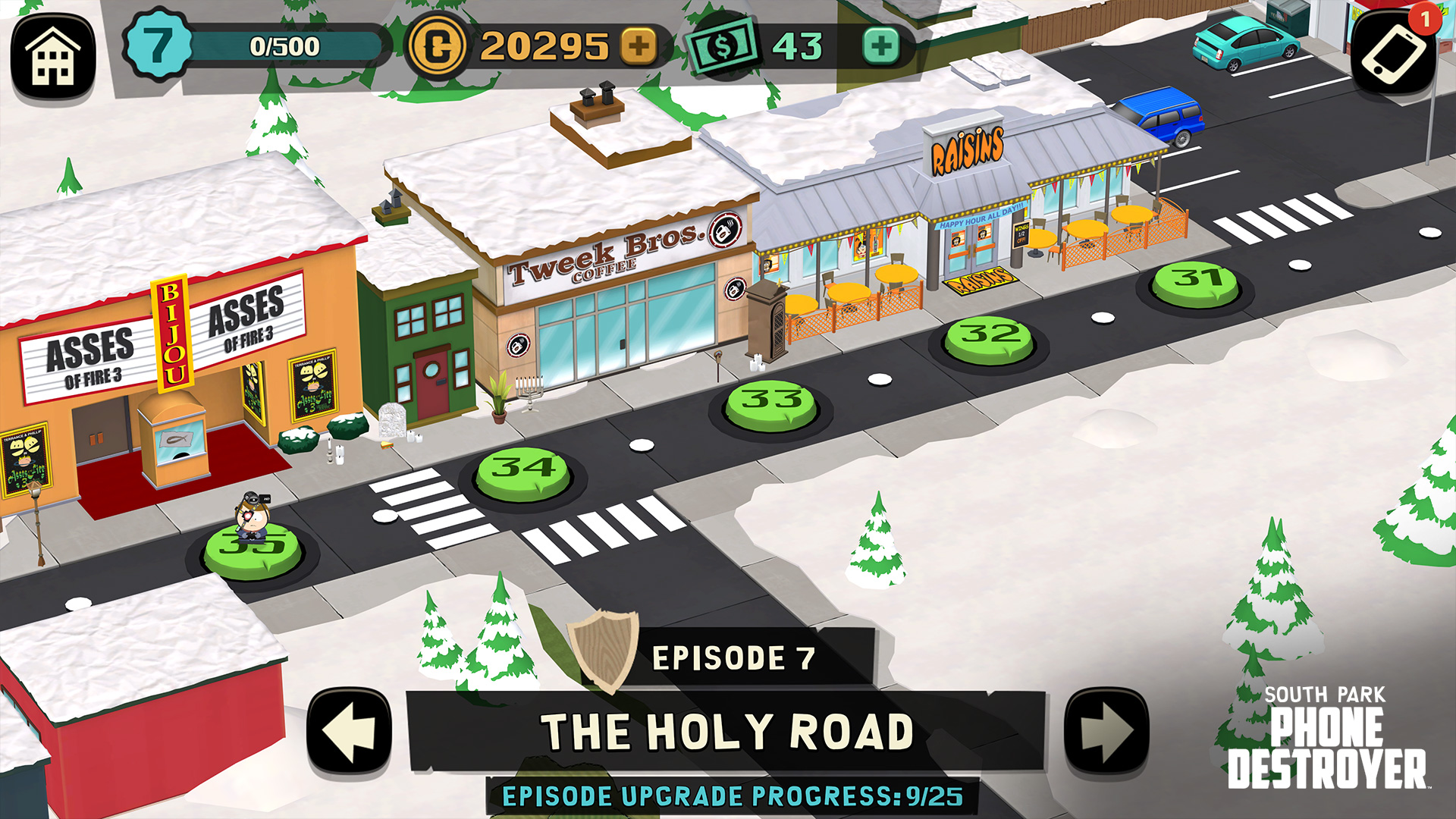The height and width of the screenshot is (819, 1456).
Task: Open Episode Upgrade Progress details
Action: [733, 796]
